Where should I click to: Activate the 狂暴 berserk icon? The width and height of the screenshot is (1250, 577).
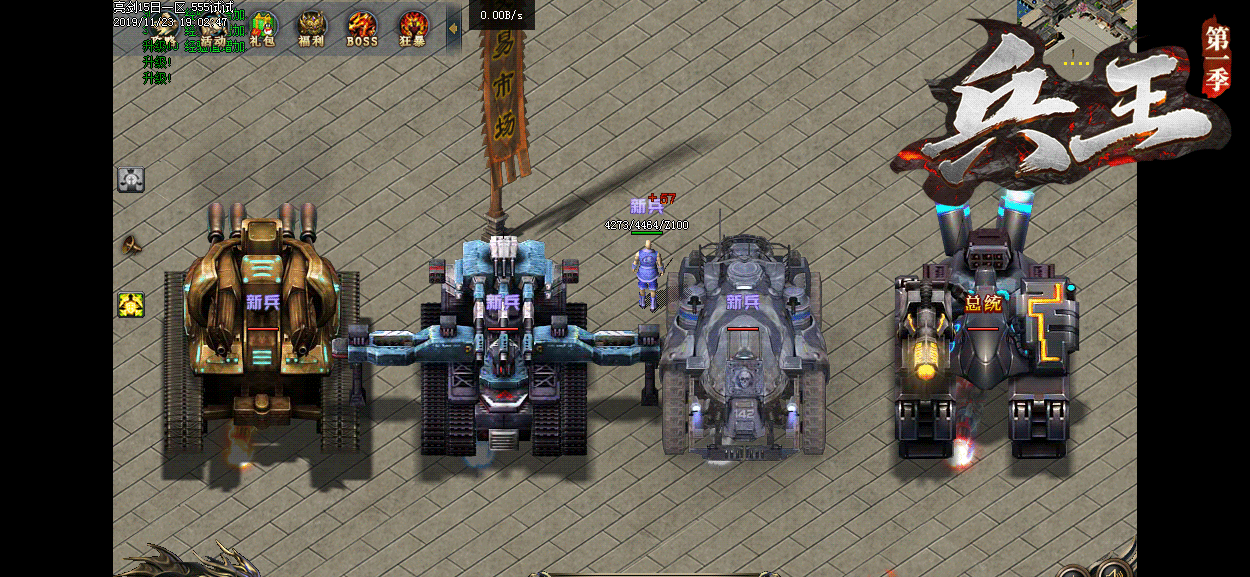tap(412, 29)
